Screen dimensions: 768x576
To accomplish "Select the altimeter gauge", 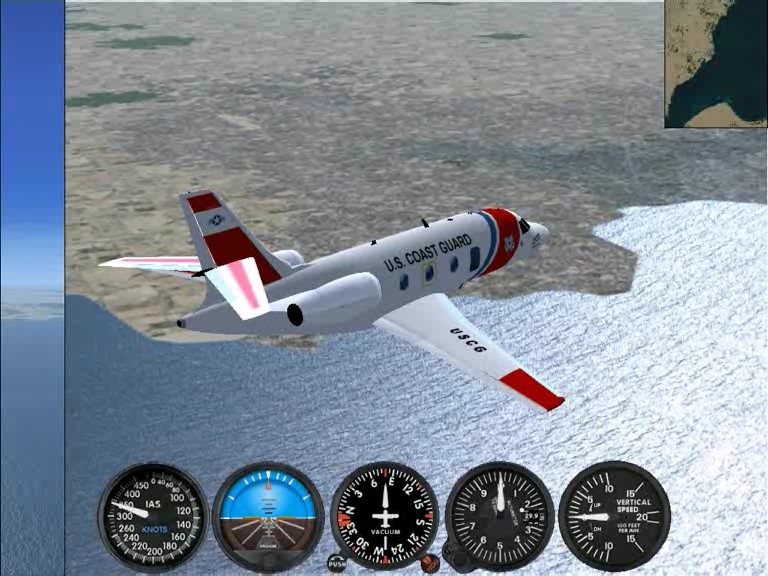I will pos(500,516).
